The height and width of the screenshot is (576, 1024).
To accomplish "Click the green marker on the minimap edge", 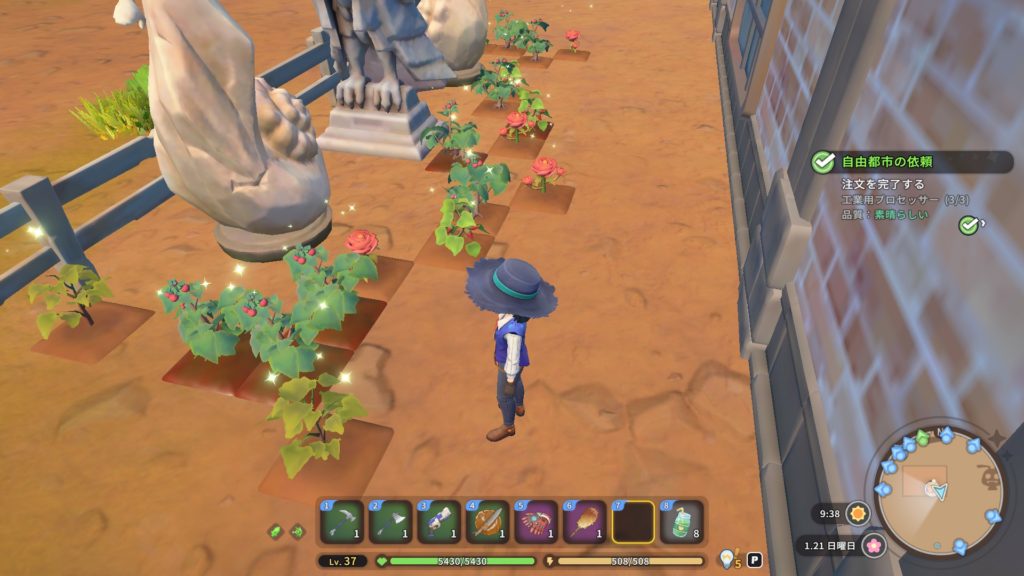I will pyautogui.click(x=922, y=436).
